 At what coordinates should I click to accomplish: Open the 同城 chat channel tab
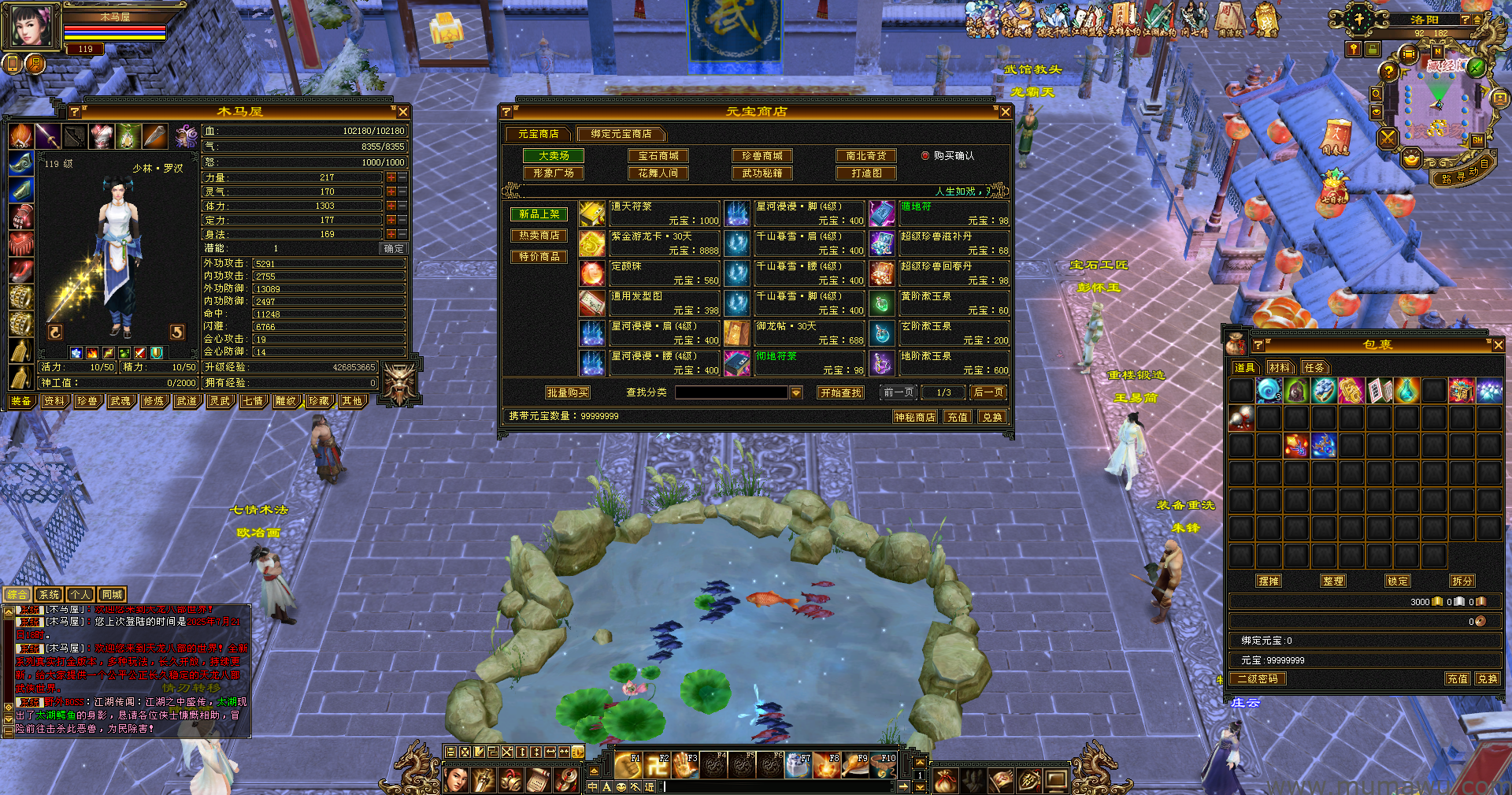[x=112, y=595]
